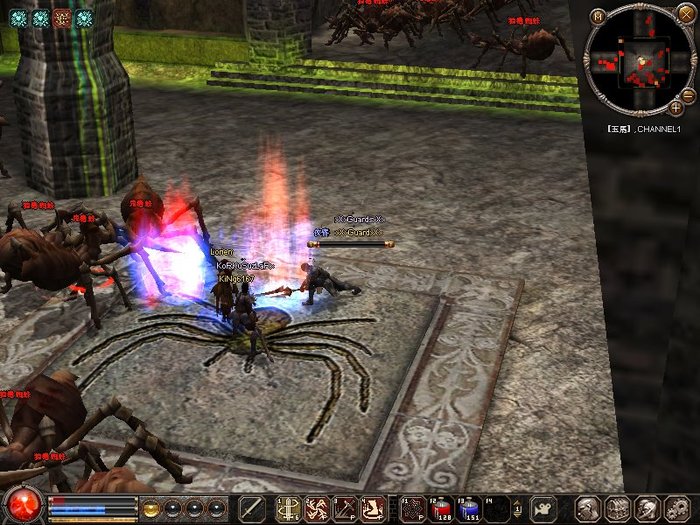This screenshot has width=700, height=525.
Task: Select the red mask buff icon
Action: coord(62,17)
